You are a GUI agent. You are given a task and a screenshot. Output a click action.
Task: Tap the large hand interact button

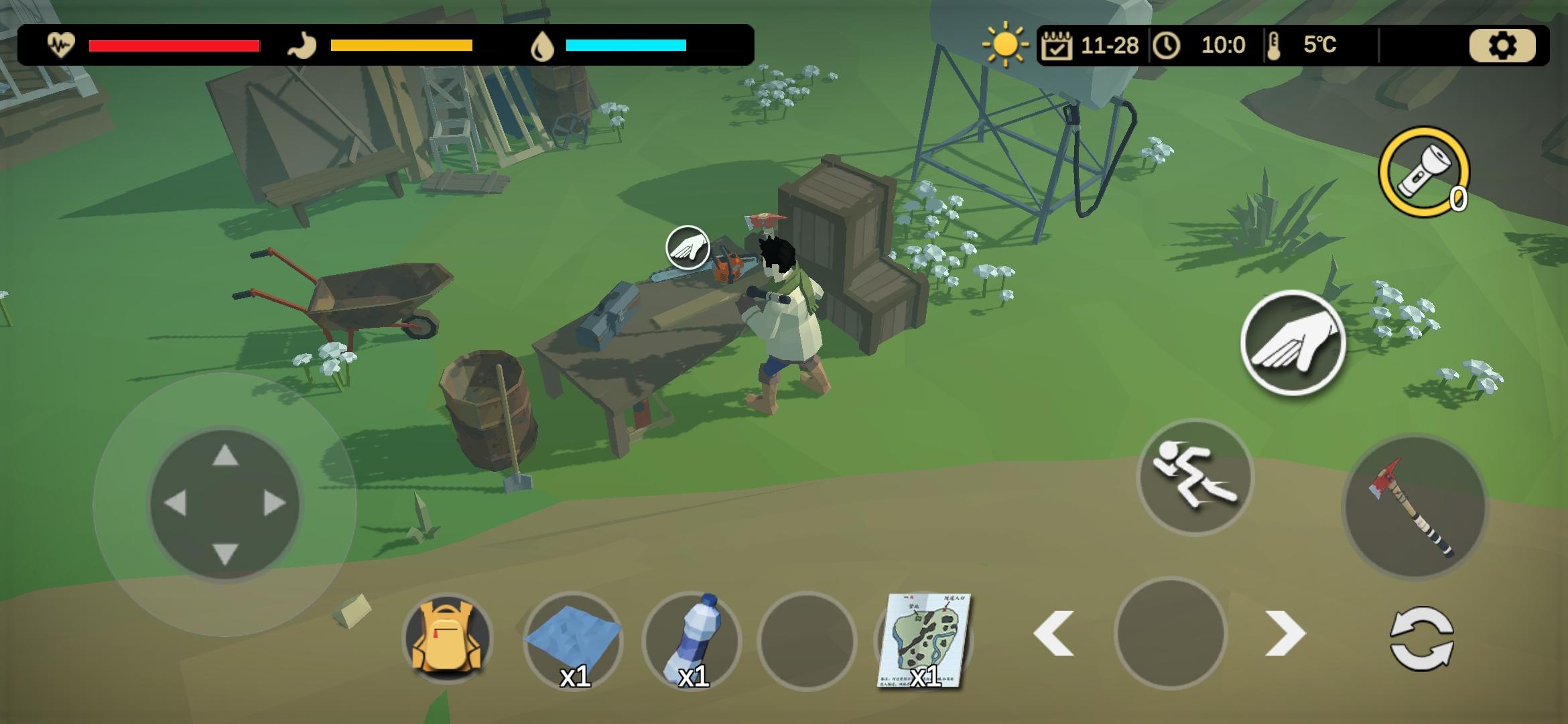[x=1293, y=342]
